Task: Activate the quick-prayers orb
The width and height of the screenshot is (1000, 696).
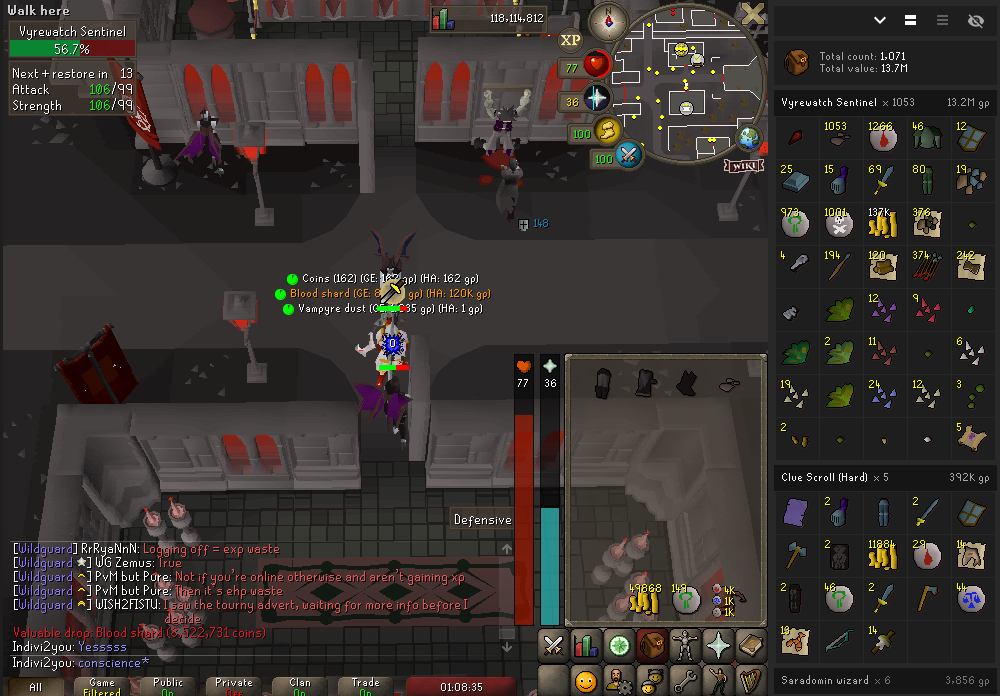Action: [x=597, y=99]
